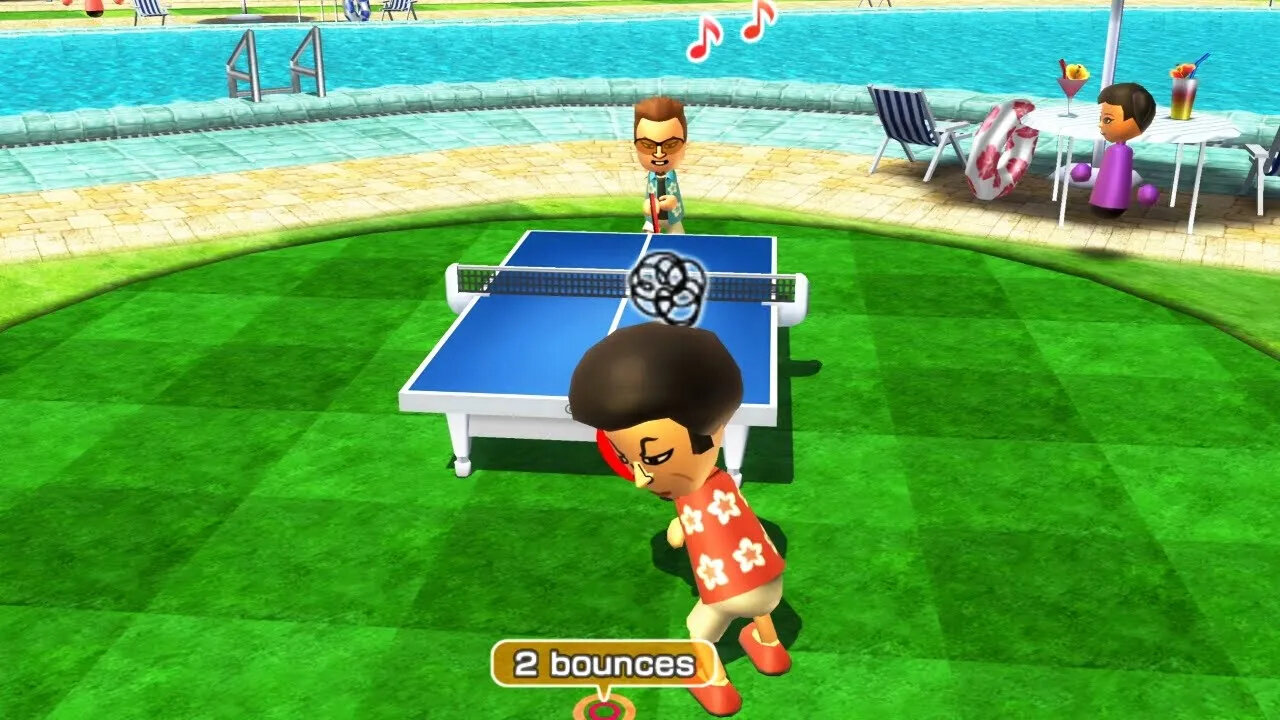Click the spinning ping pong ball

tap(670, 285)
